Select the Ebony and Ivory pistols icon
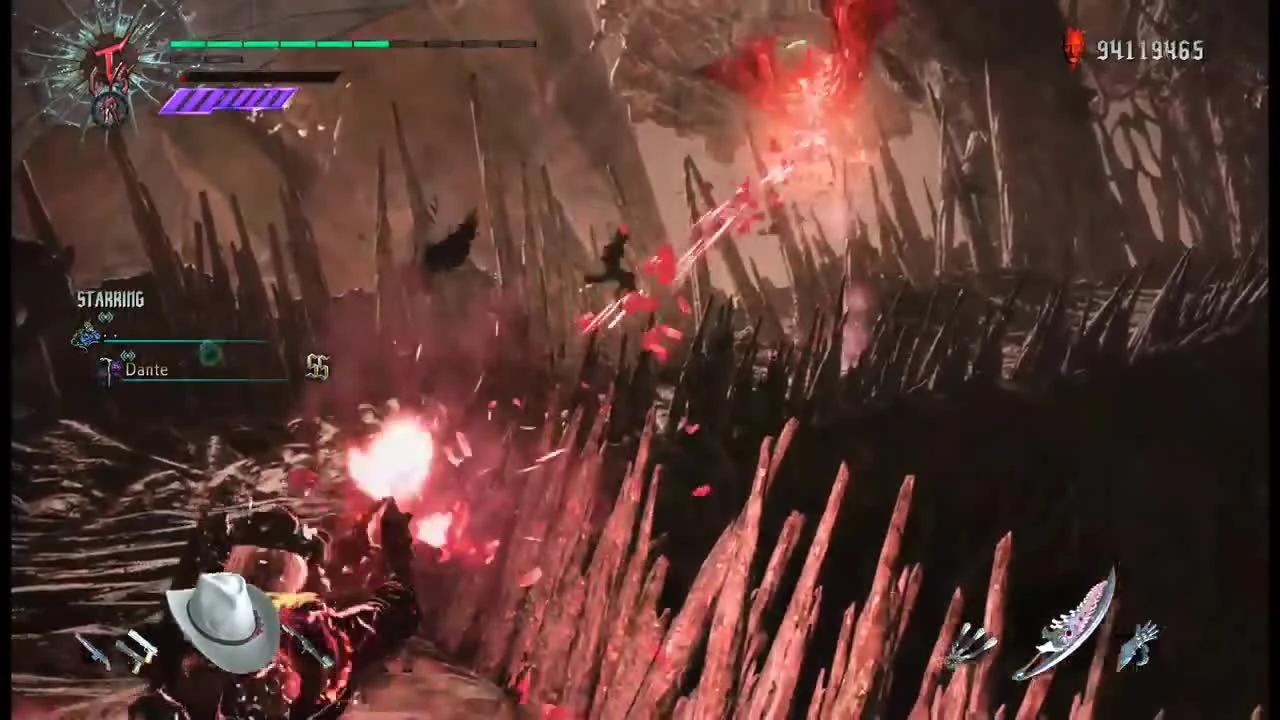 pos(140,650)
